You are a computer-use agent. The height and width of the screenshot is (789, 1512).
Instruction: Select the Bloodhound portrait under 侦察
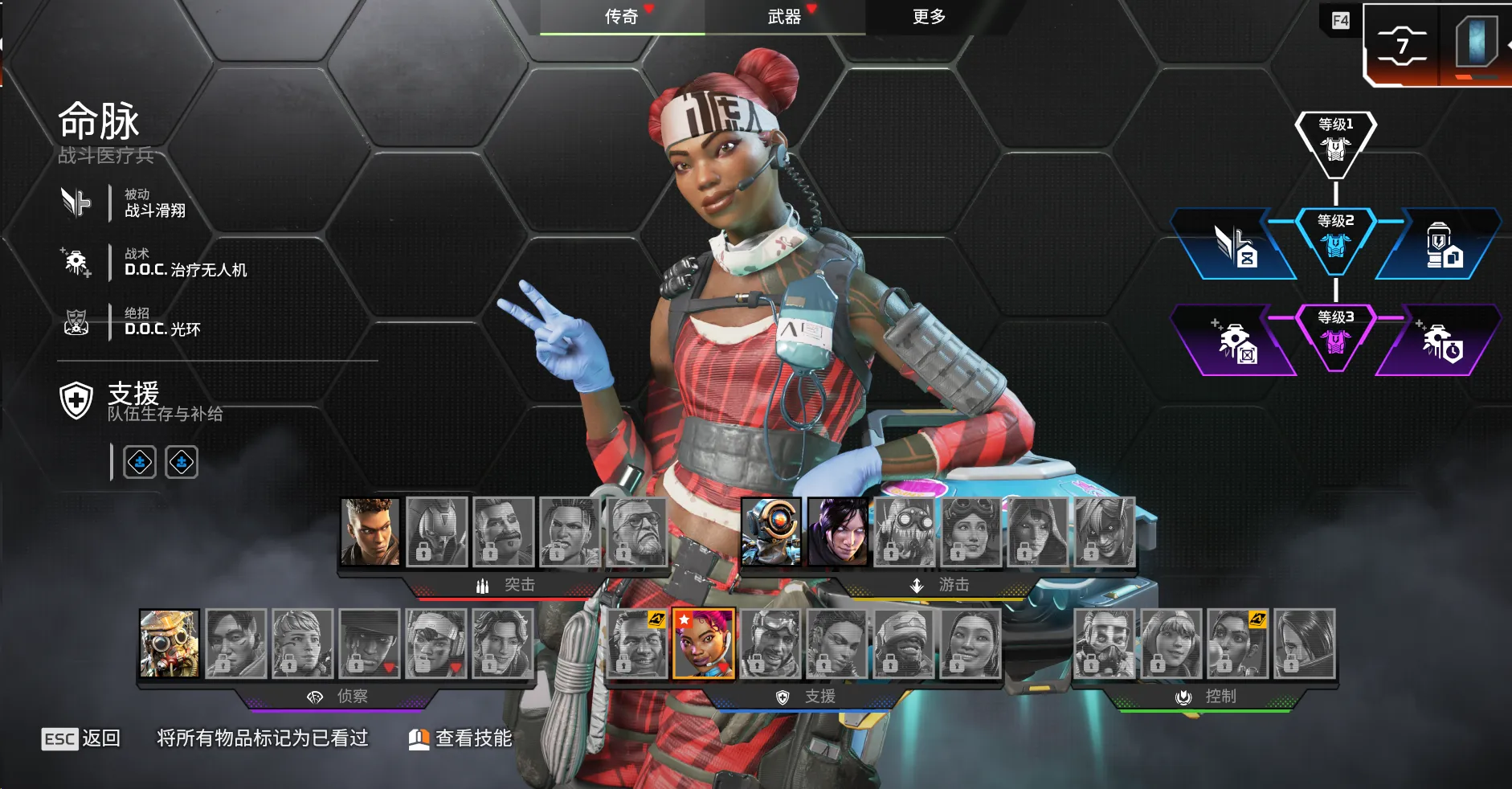[170, 643]
